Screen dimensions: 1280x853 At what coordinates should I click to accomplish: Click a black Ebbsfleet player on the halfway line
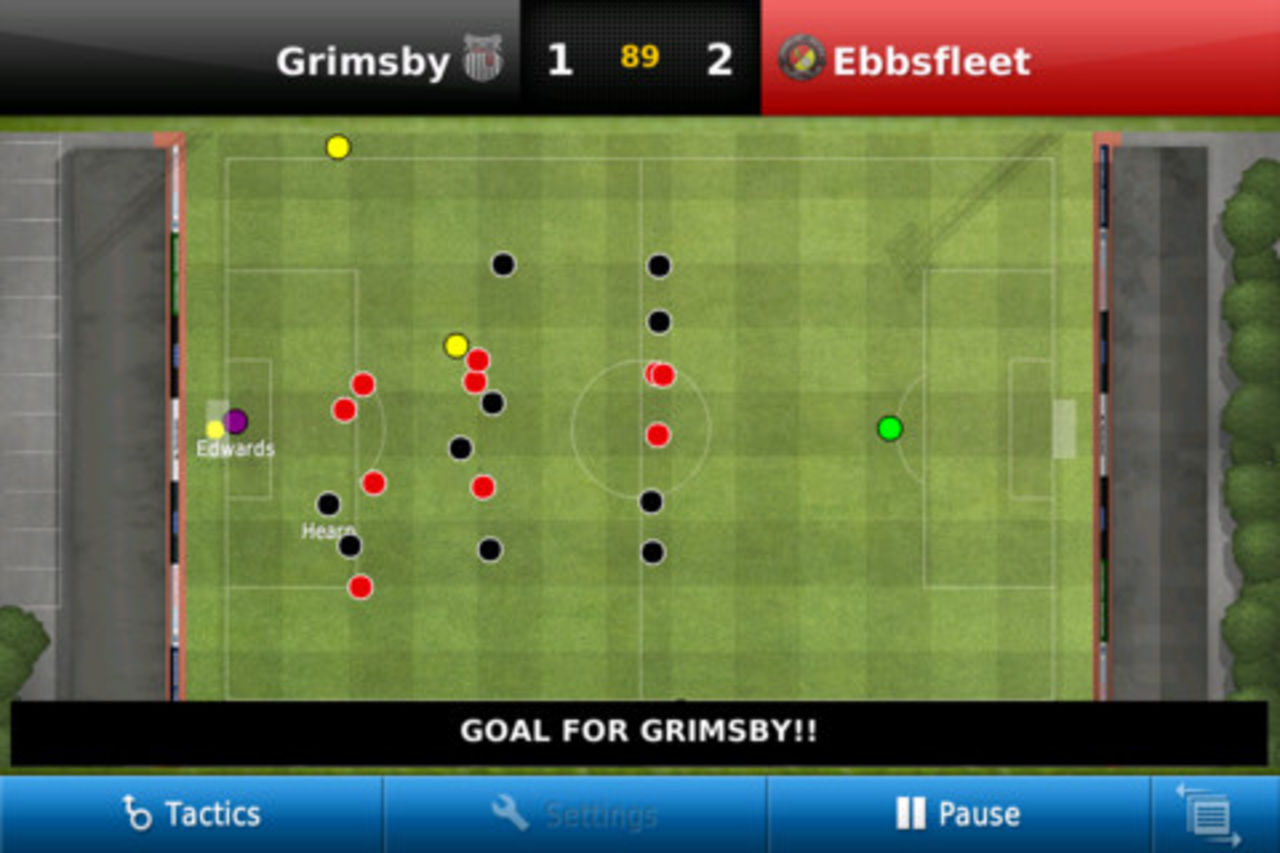(658, 322)
